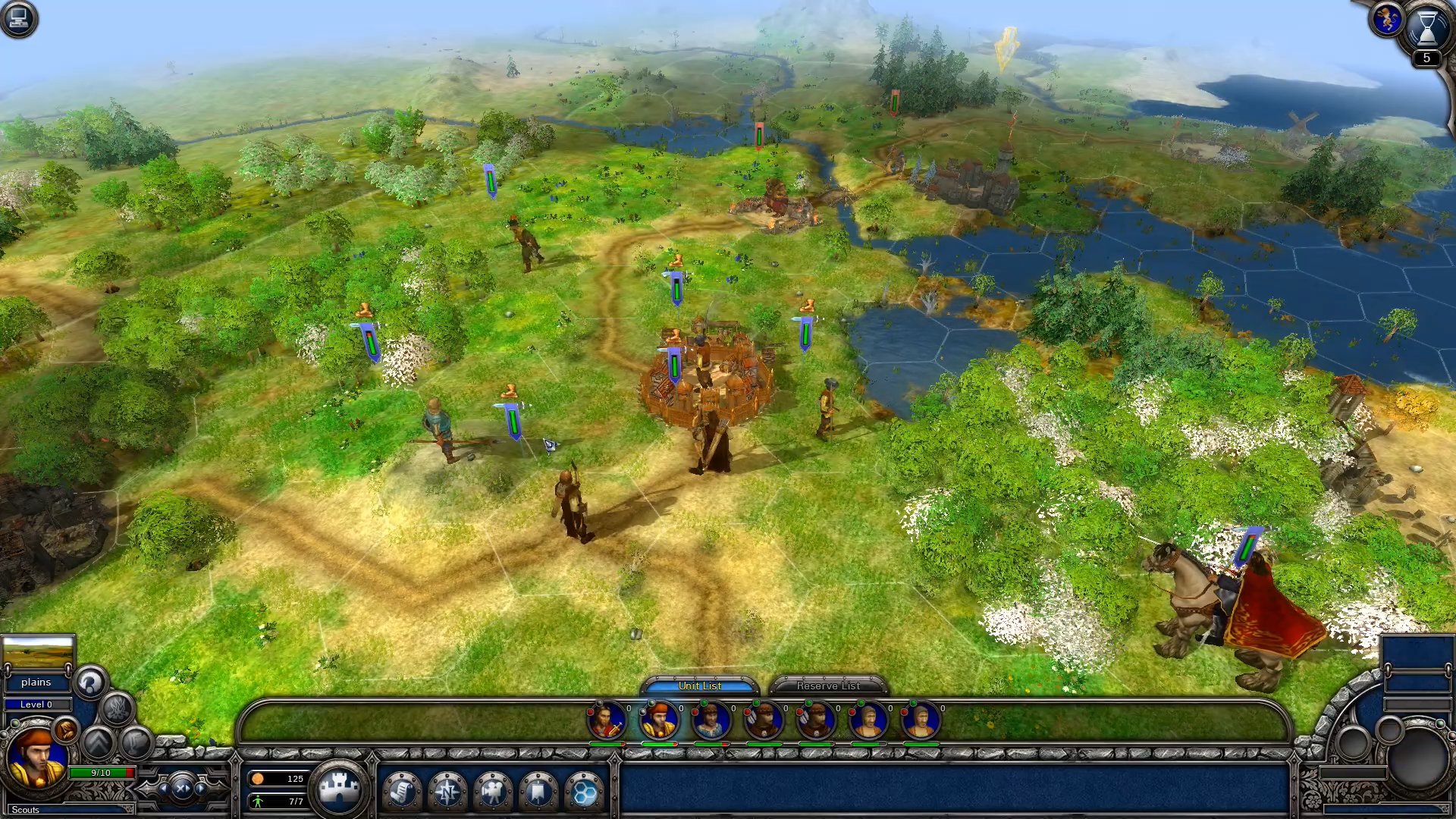The image size is (1456, 819).
Task: Click the plains terrain thumbnail
Action: (x=38, y=652)
